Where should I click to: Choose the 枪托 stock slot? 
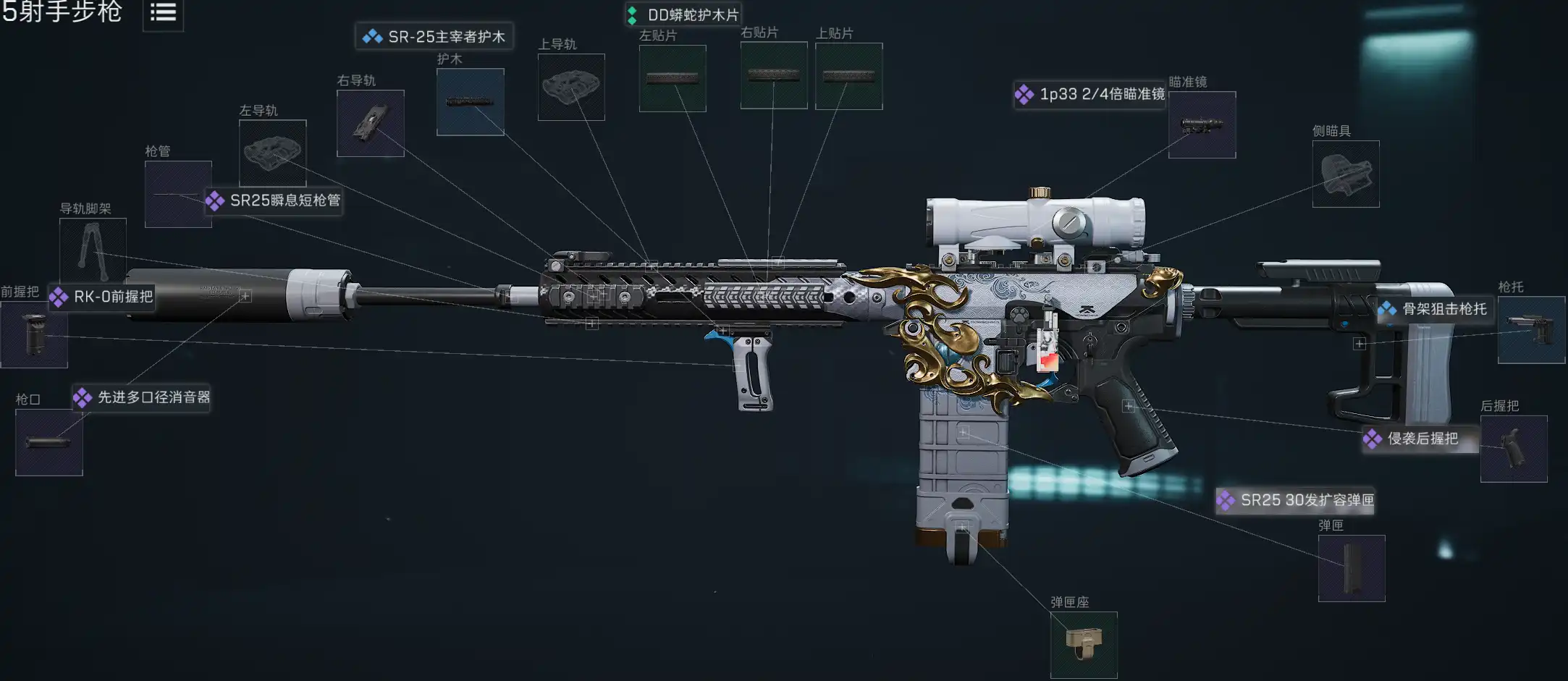1530,330
